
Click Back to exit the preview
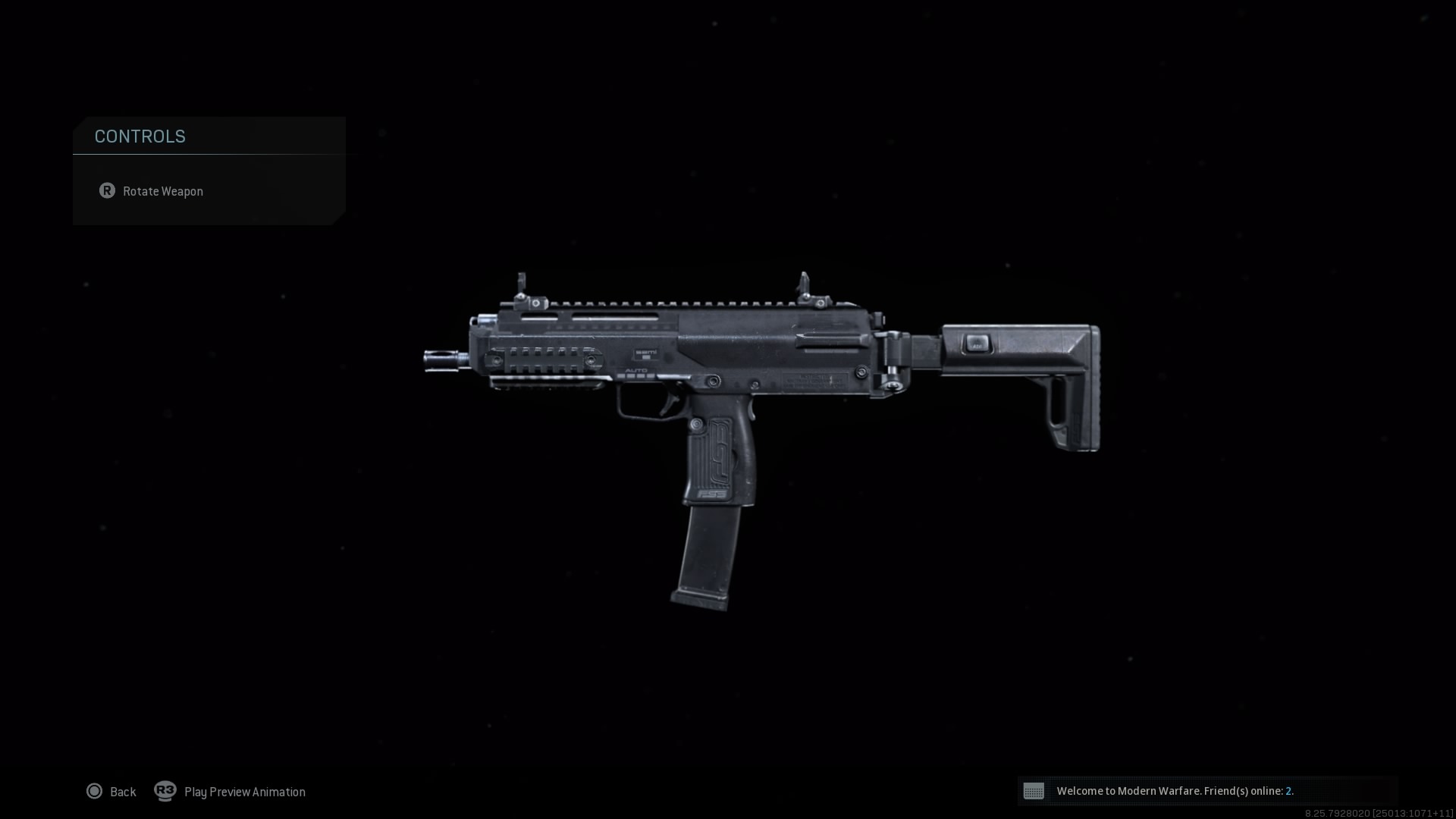(122, 791)
